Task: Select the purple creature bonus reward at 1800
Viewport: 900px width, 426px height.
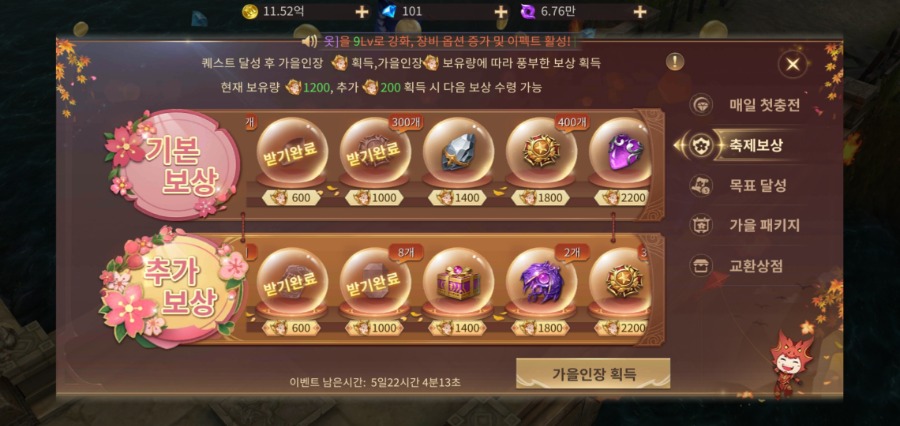Action: (541, 284)
